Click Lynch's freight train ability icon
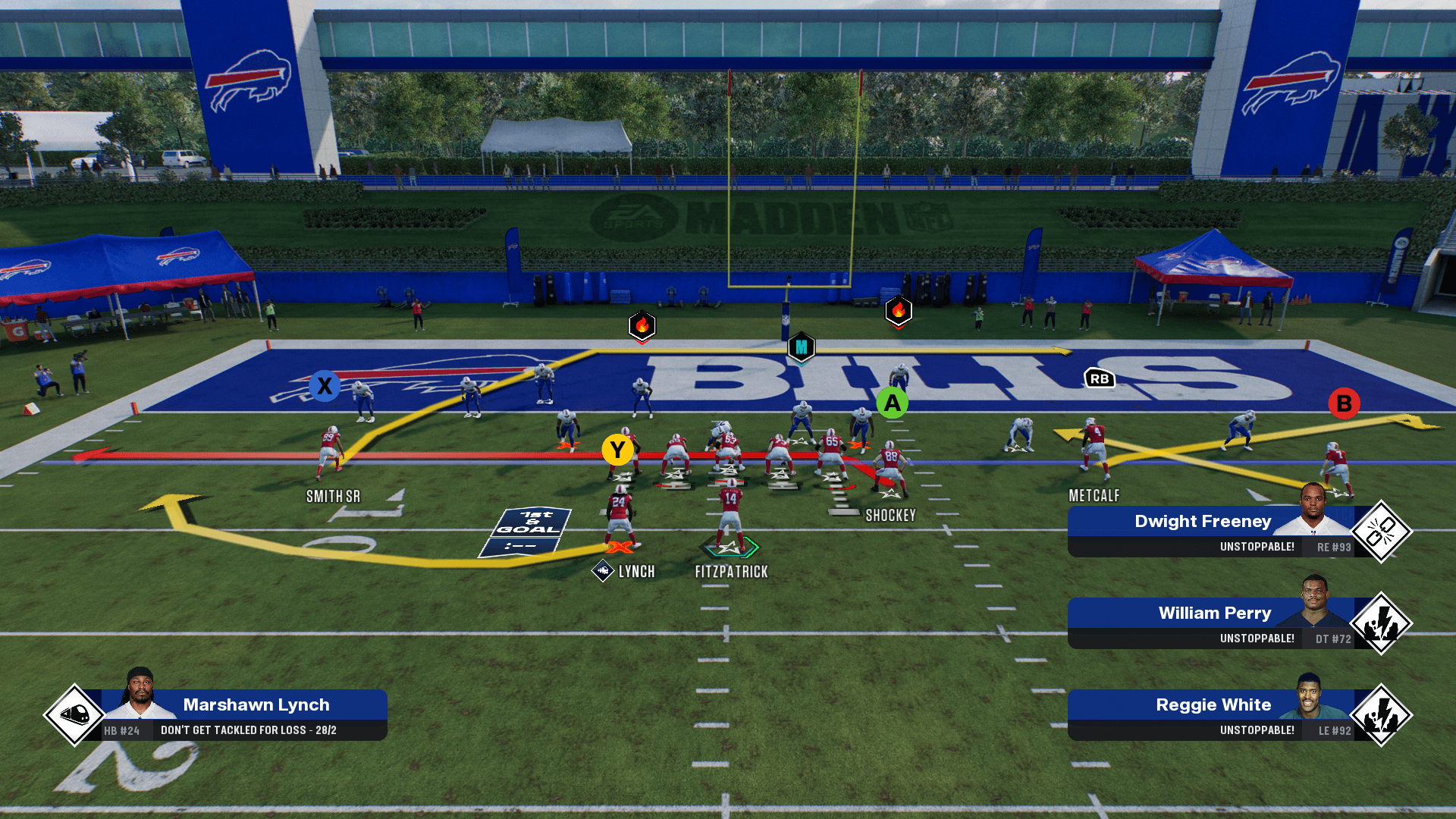The width and height of the screenshot is (1456, 819). point(74,714)
